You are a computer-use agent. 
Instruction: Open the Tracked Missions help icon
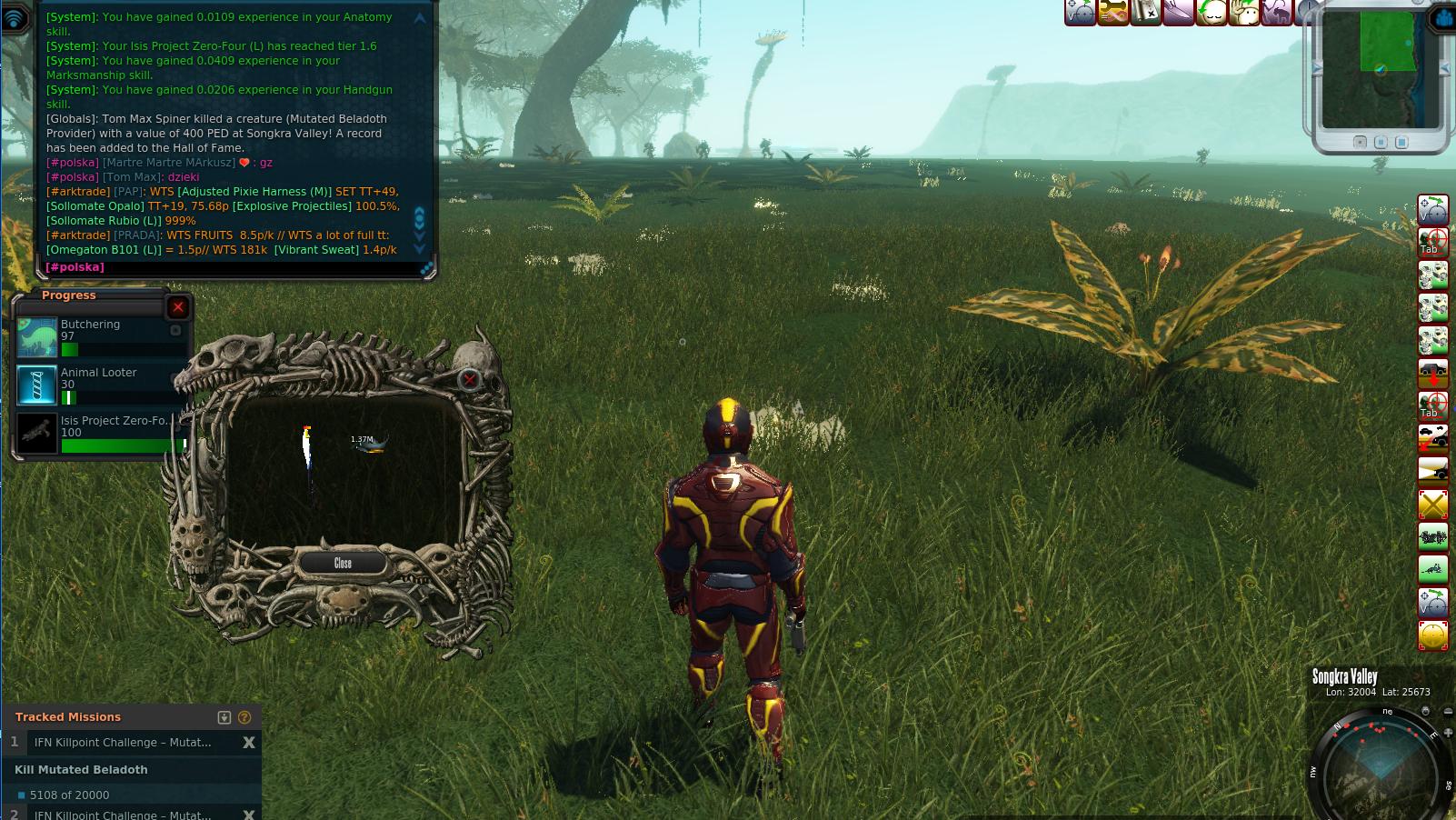pyautogui.click(x=244, y=717)
